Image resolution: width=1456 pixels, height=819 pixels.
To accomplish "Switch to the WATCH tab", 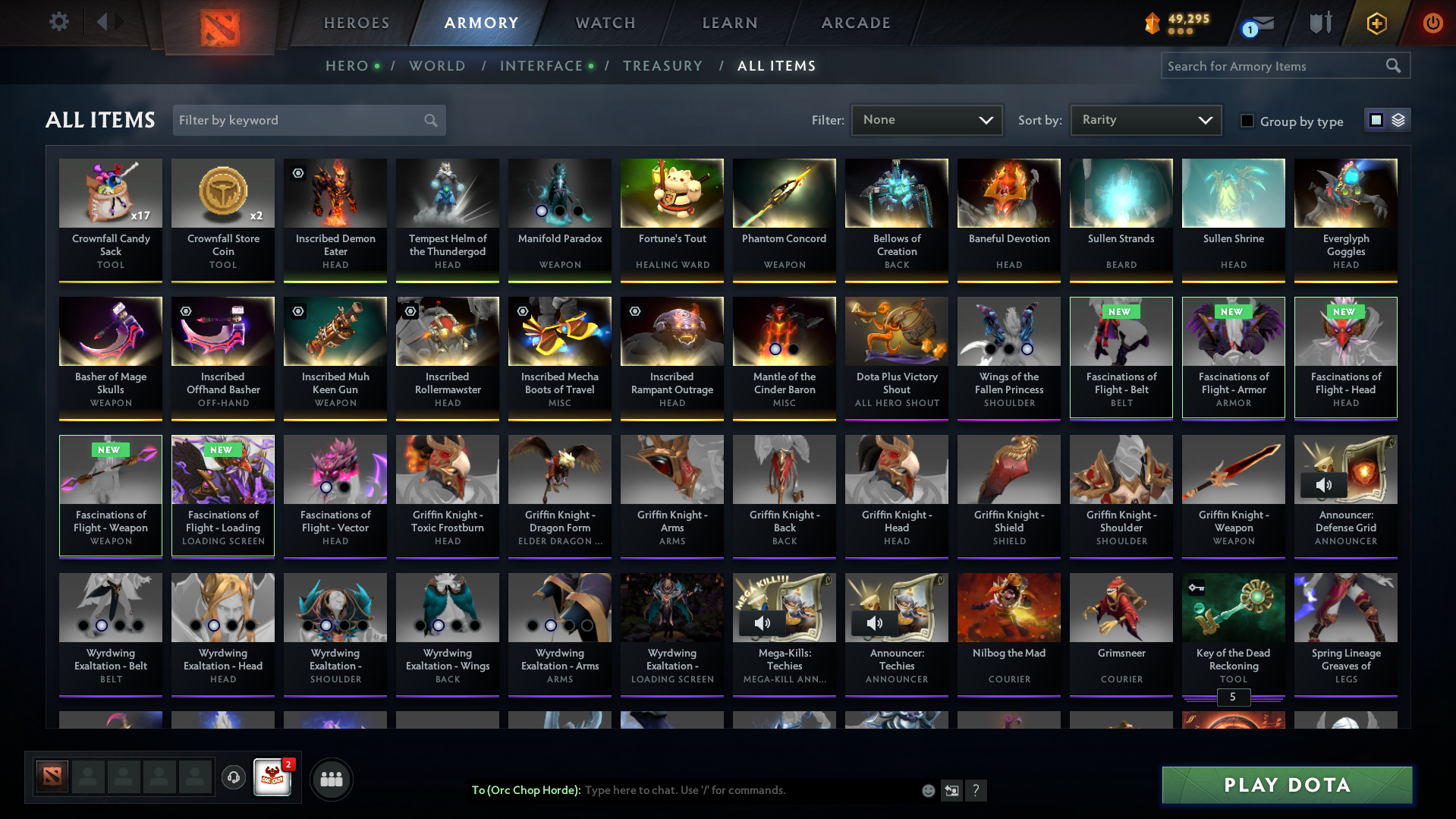I will [605, 23].
